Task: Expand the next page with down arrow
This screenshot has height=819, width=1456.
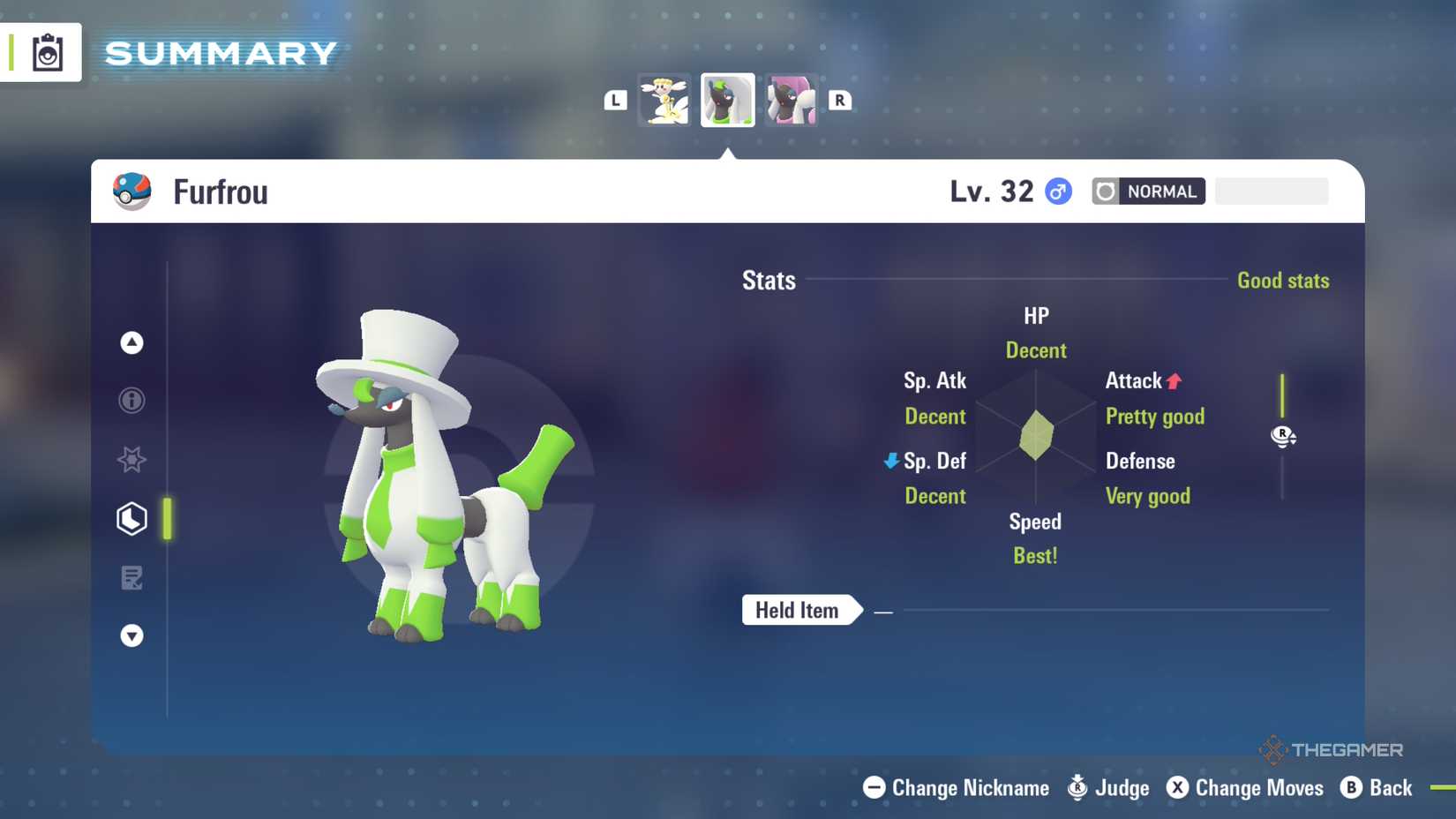Action: 131,635
